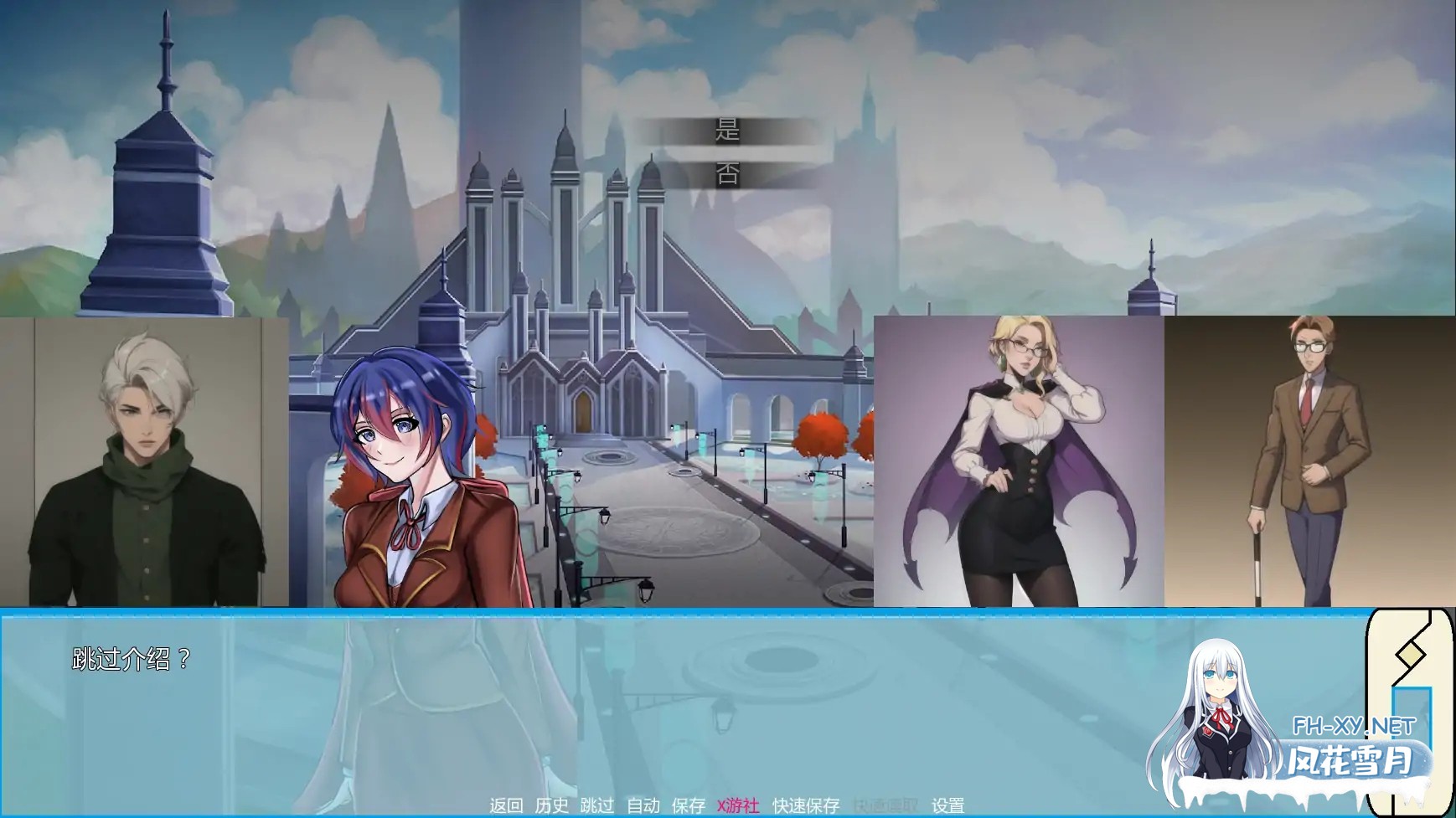This screenshot has width=1456, height=818.
Task: Open the 设置 settings screen
Action: [947, 807]
